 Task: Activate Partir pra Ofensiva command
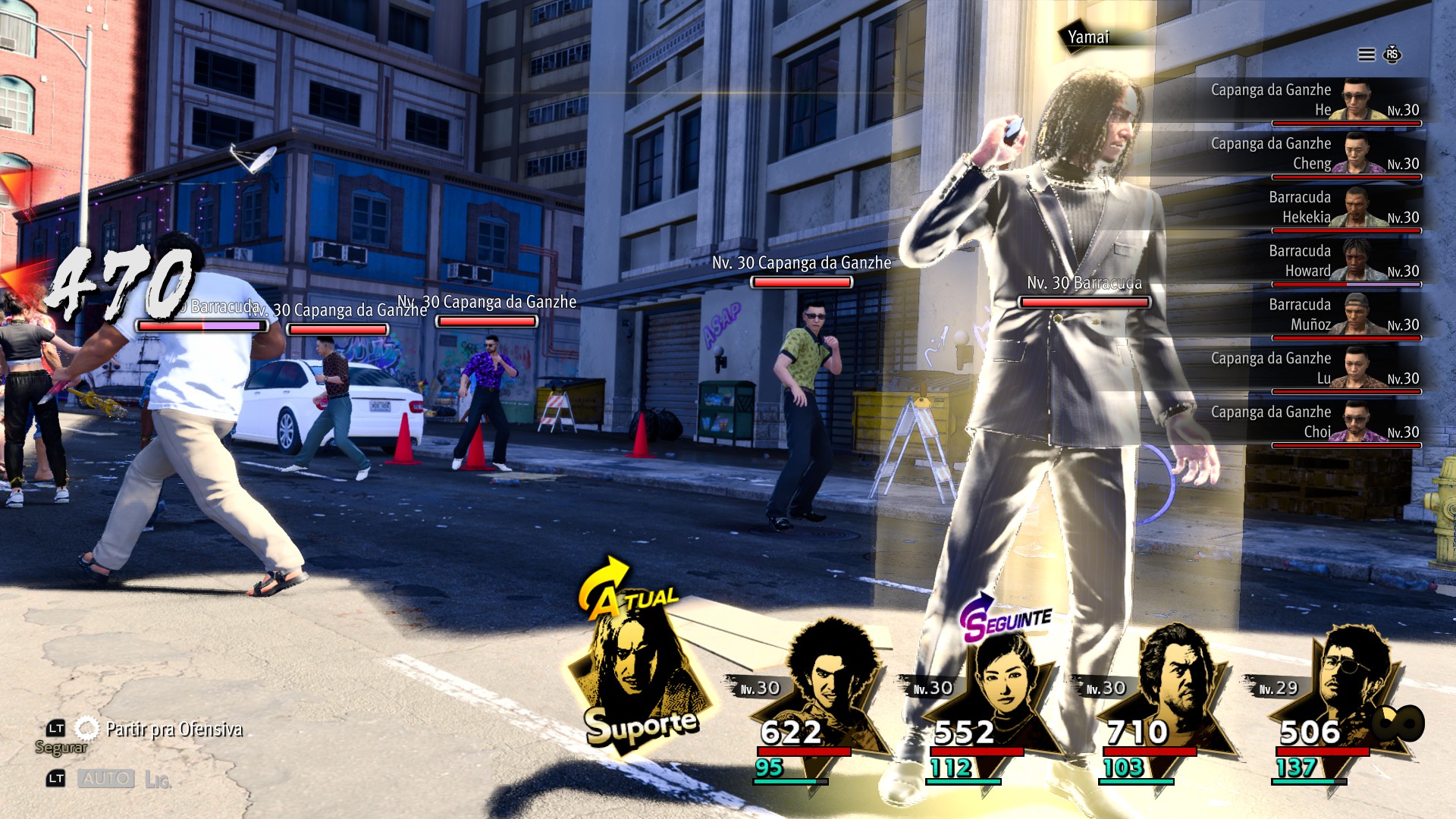tap(174, 730)
